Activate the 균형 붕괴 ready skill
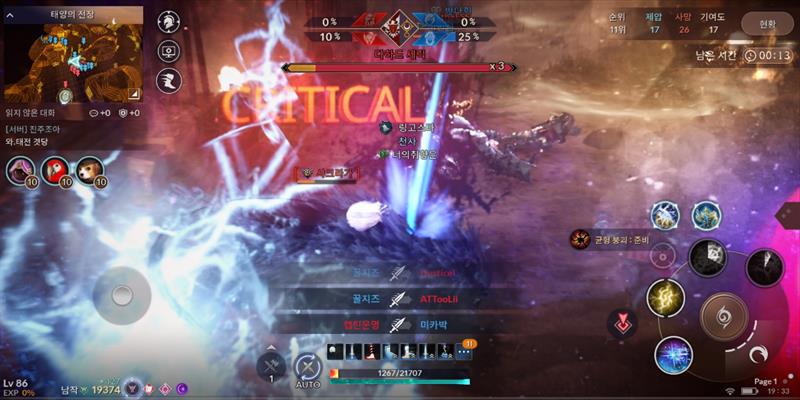Viewport: 800px width, 400px height. tap(579, 239)
